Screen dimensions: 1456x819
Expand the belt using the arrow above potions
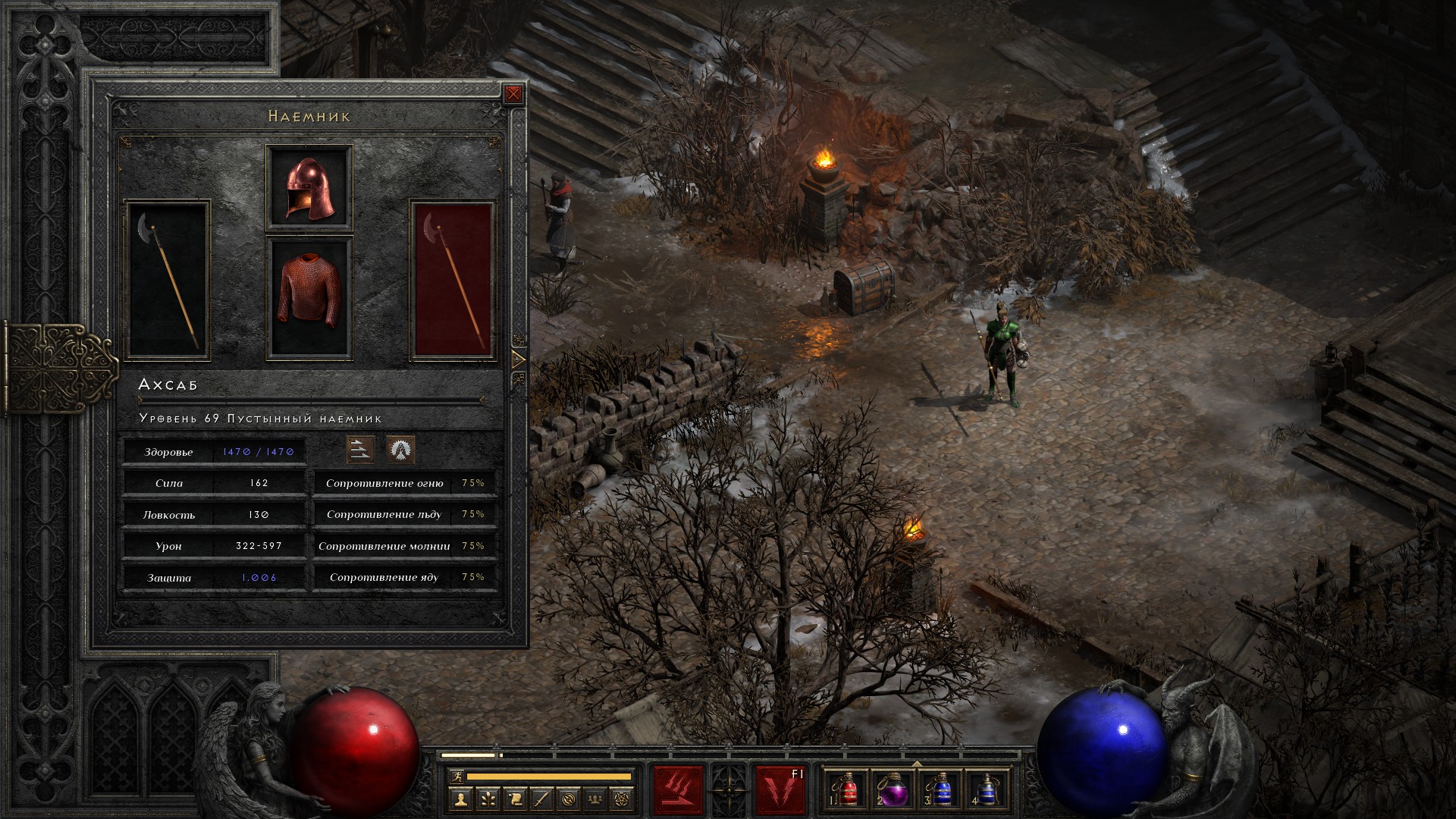tap(917, 763)
